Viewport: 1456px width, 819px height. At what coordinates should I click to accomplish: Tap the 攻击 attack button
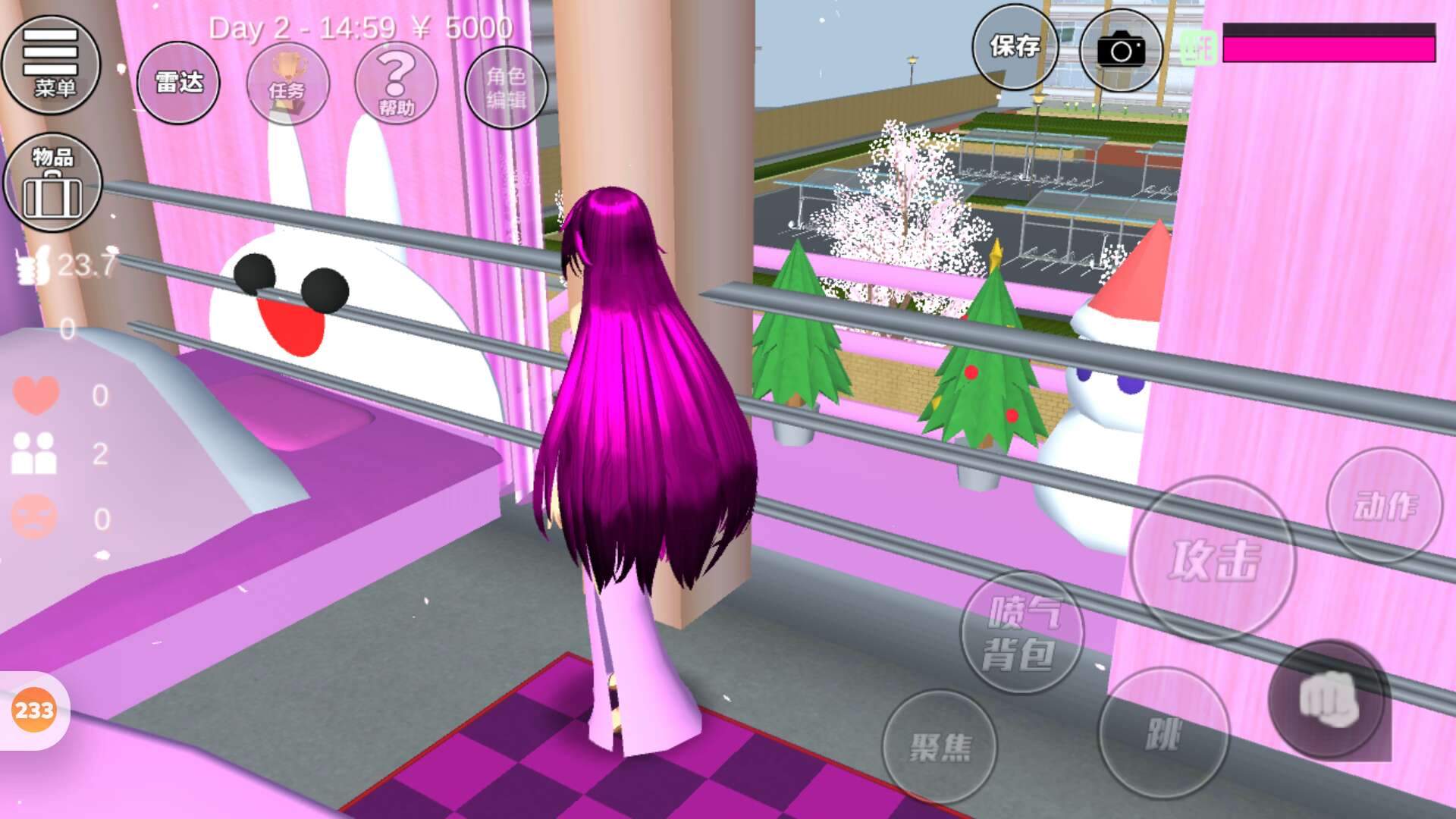1213,560
